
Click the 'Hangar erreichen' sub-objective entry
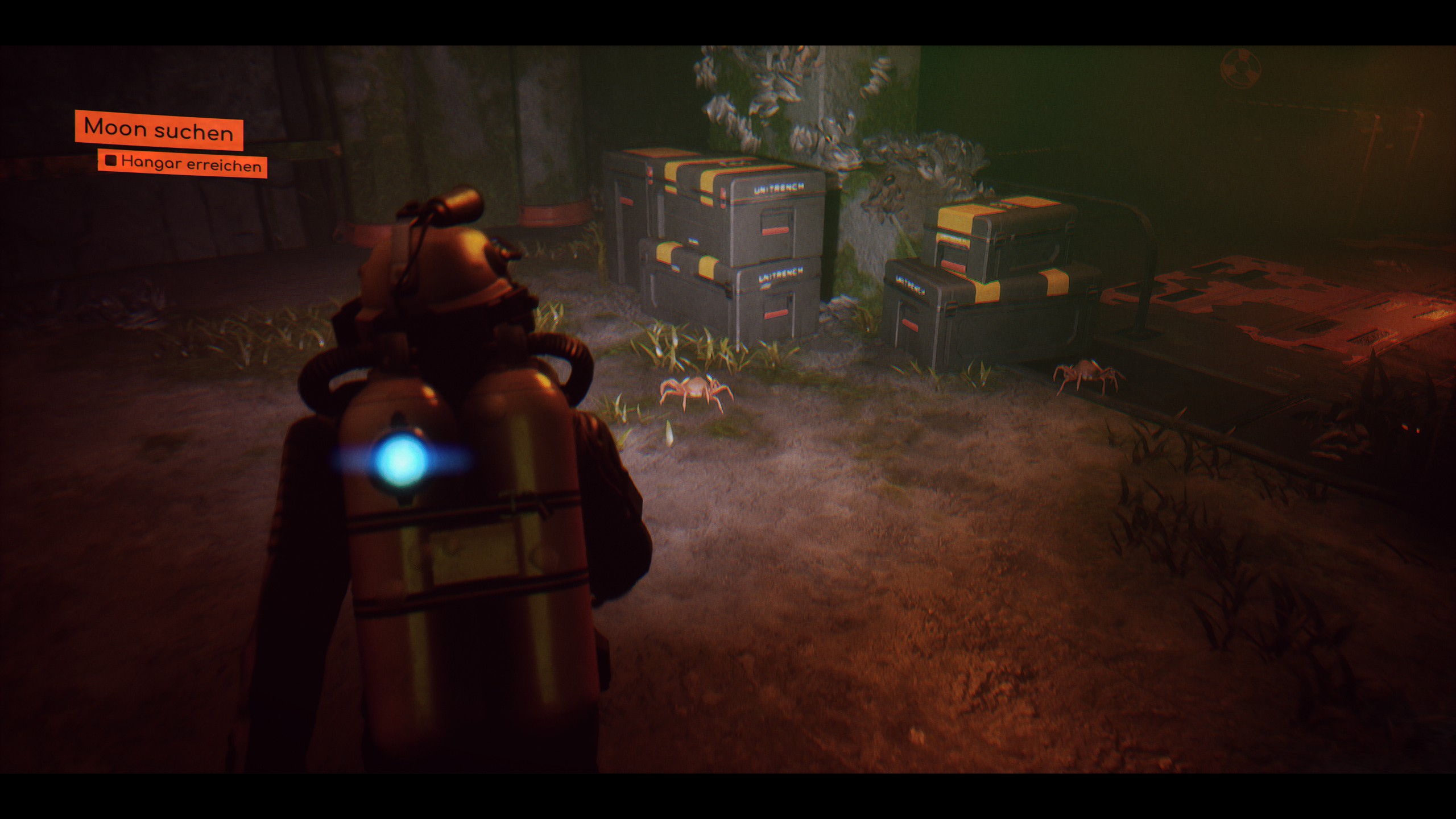pos(183,164)
